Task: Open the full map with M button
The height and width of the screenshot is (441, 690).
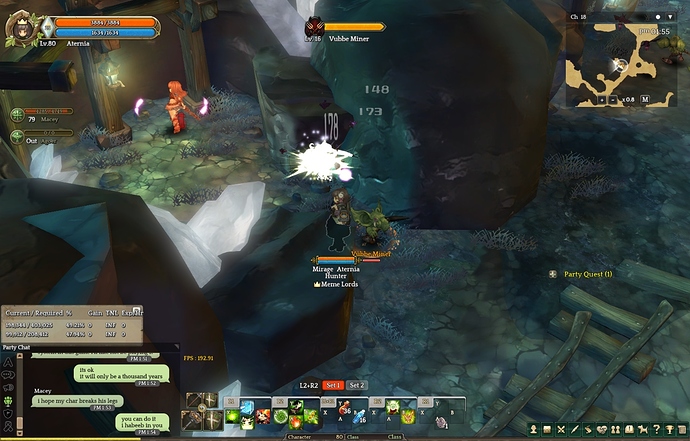Action: [x=645, y=100]
